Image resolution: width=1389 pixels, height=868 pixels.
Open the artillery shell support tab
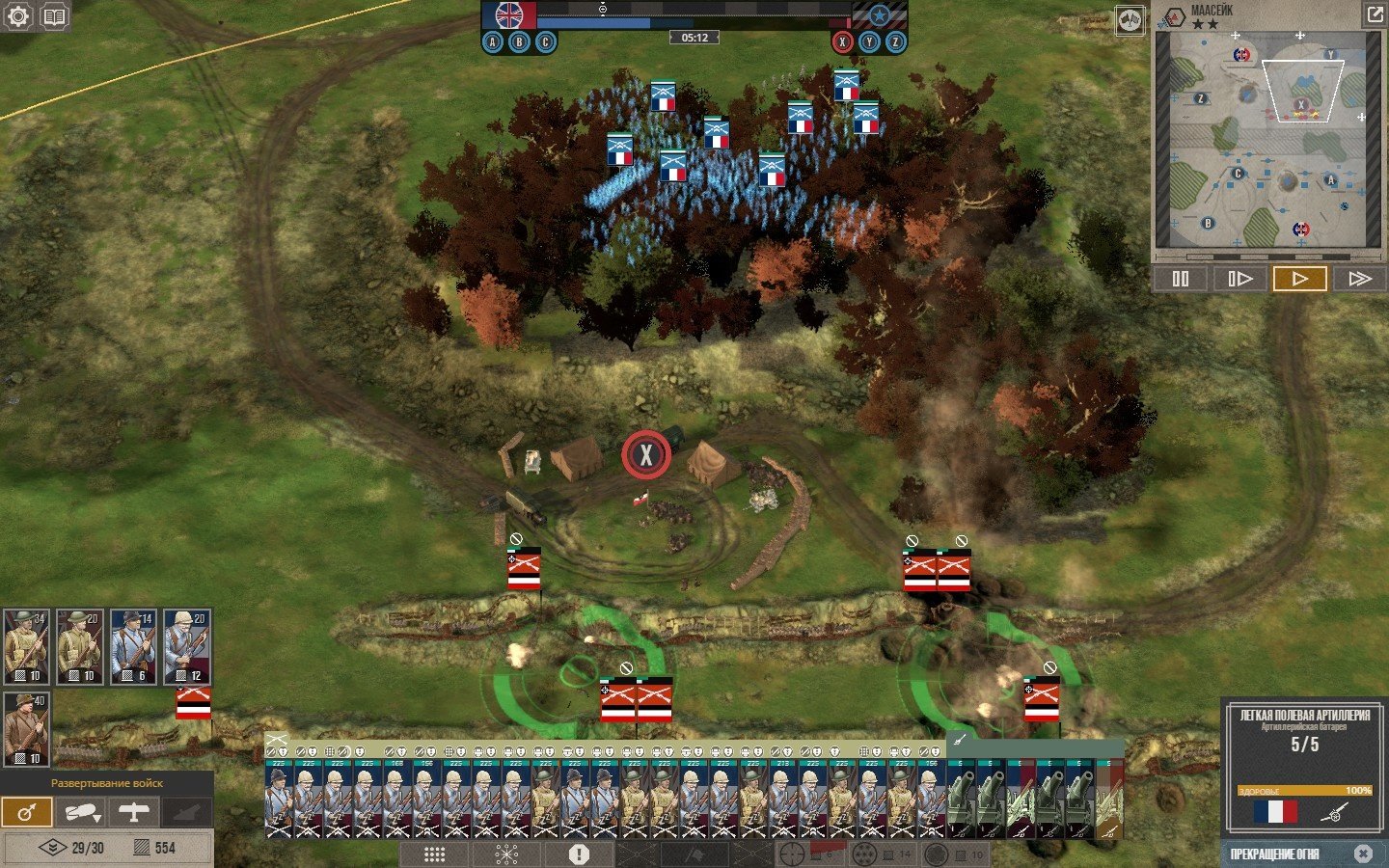click(x=80, y=812)
